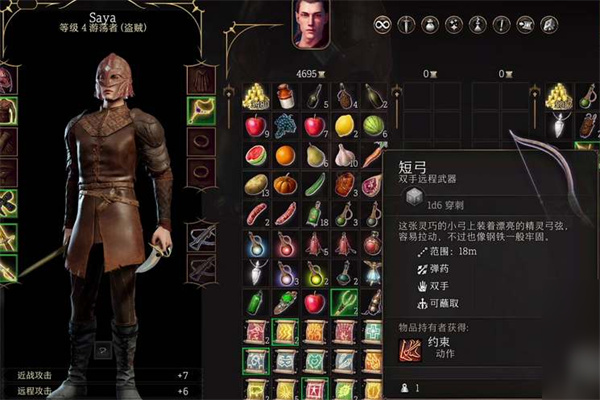Screen dimensions: 600x400
Task: Select the orange fruit slot
Action: pos(284,155)
